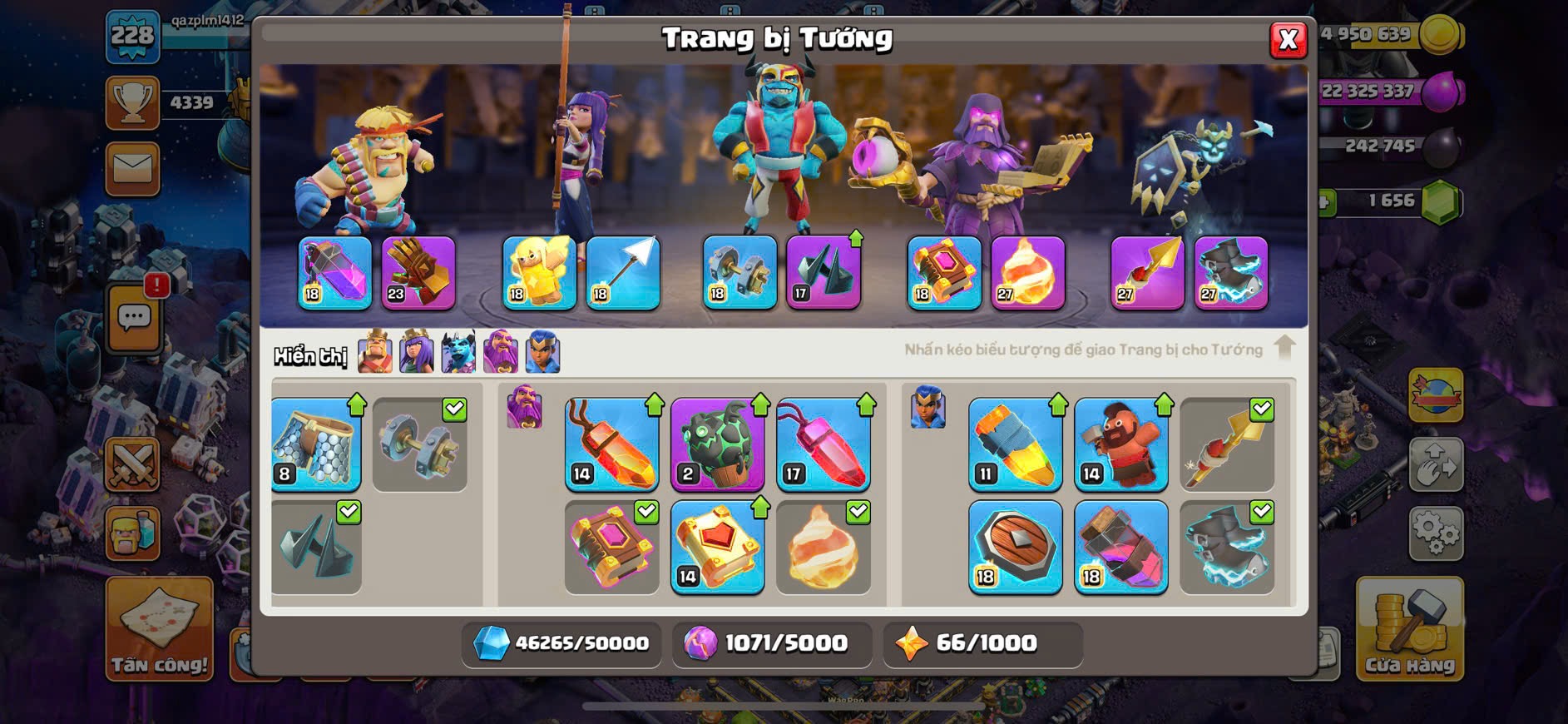This screenshot has width=1568, height=724.
Task: Show Barbarian King equipment filter
Action: point(375,353)
